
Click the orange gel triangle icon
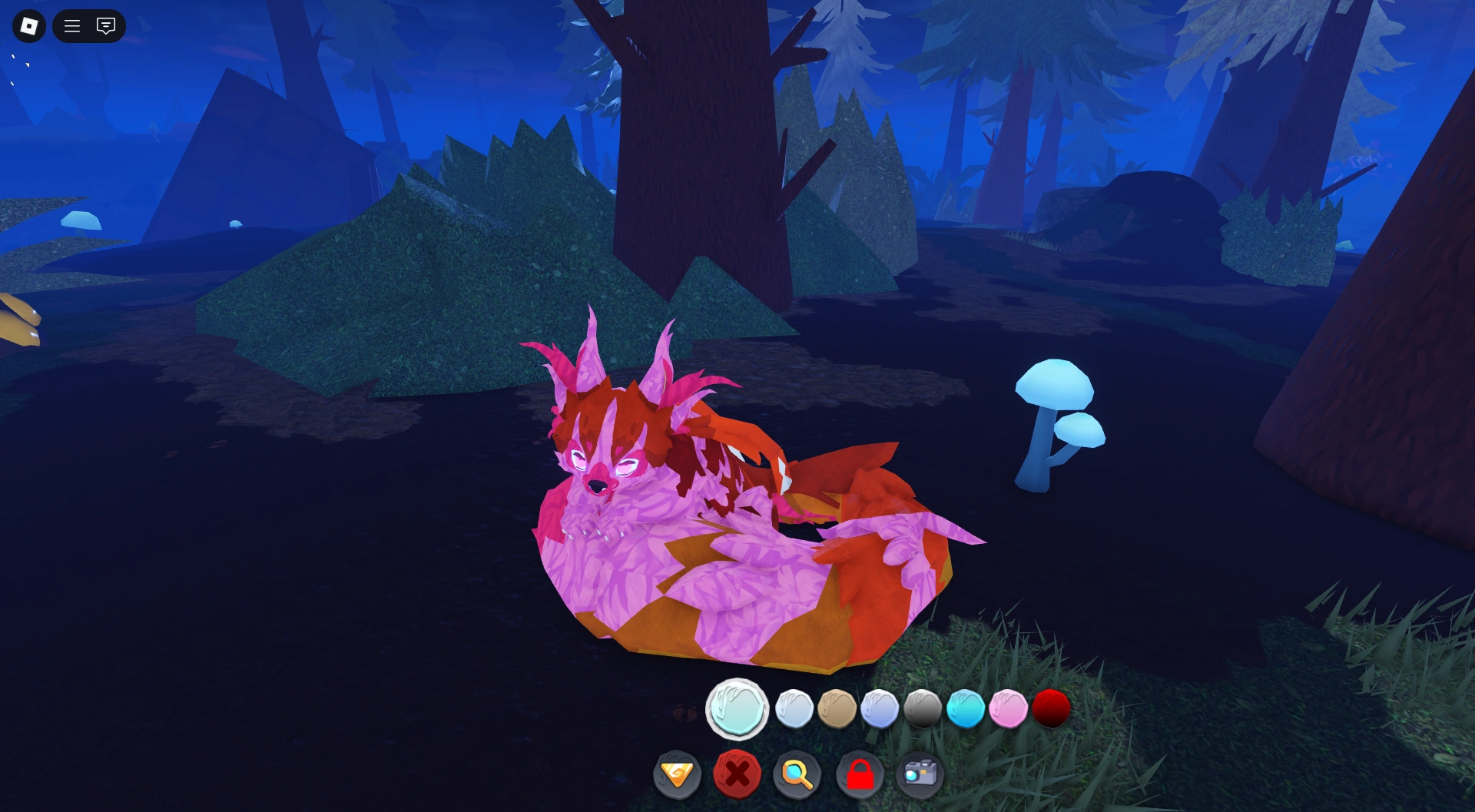point(677,774)
